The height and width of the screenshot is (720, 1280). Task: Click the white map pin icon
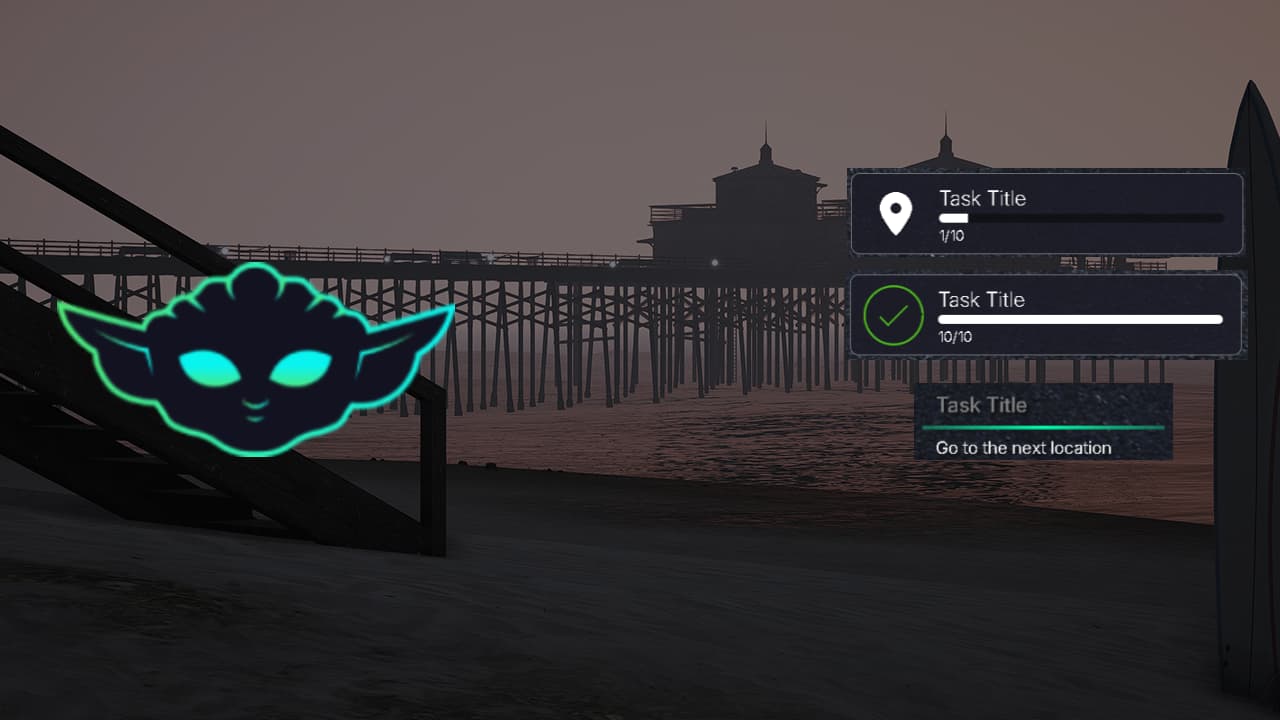pos(895,214)
